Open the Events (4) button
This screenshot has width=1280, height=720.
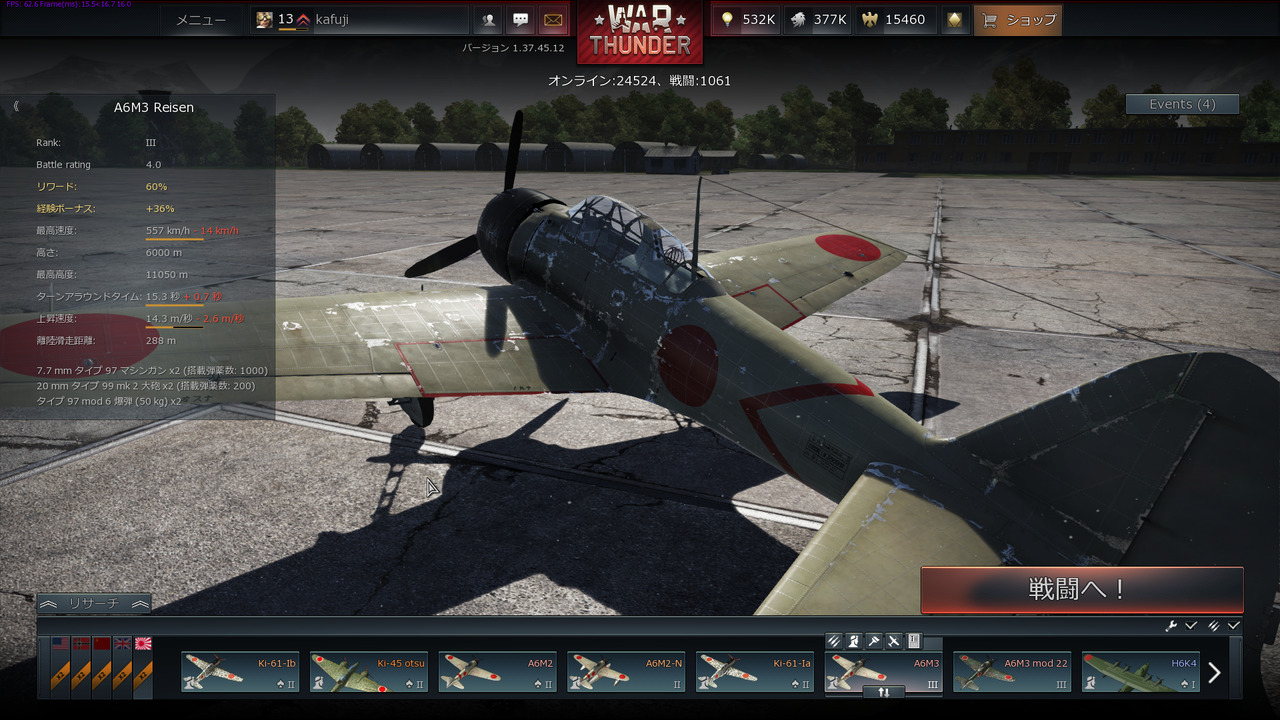click(x=1182, y=104)
